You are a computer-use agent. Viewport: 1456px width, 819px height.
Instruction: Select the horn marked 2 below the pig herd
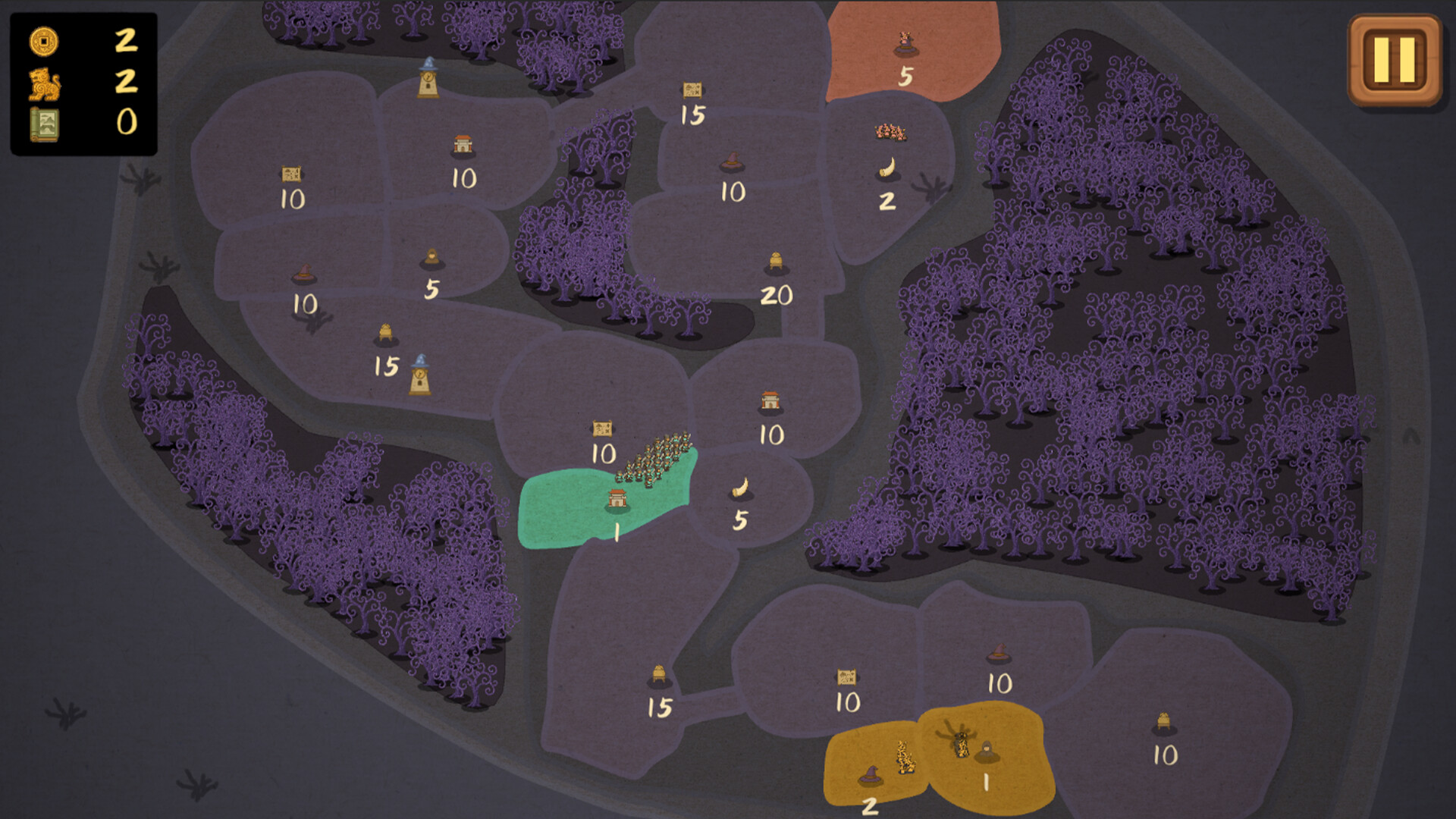coord(887,168)
